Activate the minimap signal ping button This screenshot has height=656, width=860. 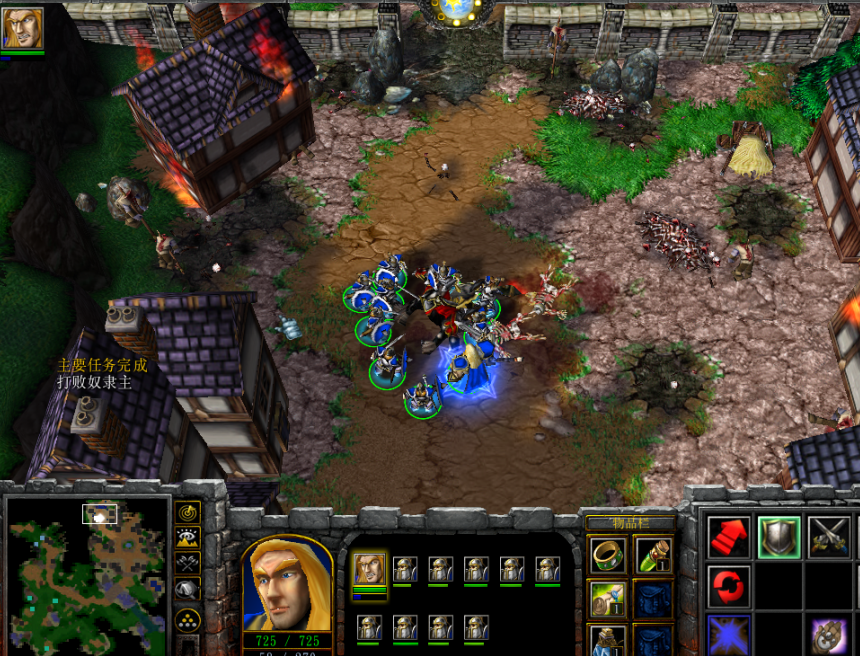tap(187, 513)
